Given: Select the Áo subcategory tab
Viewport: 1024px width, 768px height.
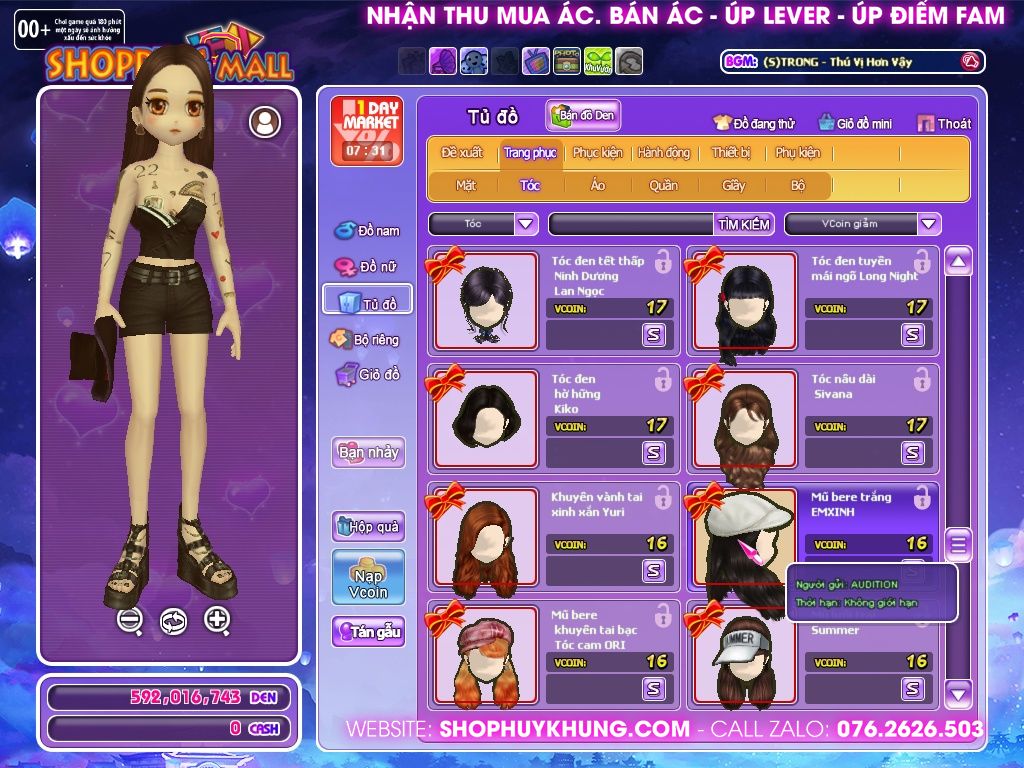Looking at the screenshot, I should [597, 185].
